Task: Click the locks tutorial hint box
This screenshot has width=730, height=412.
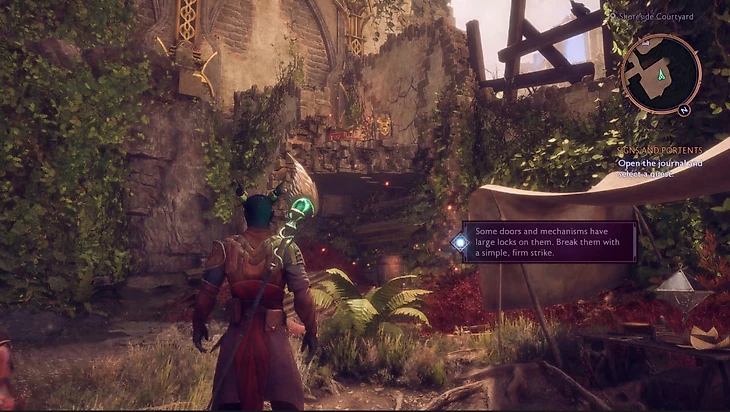Action: [x=548, y=241]
